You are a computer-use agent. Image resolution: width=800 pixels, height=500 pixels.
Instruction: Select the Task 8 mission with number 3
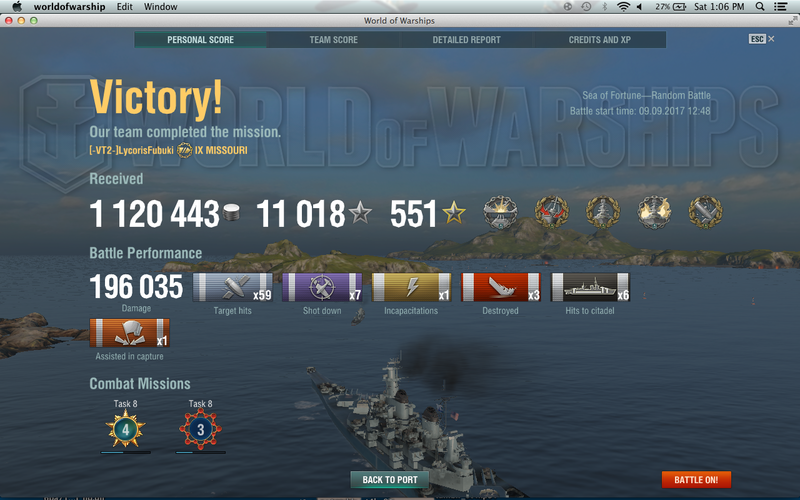pyautogui.click(x=200, y=430)
